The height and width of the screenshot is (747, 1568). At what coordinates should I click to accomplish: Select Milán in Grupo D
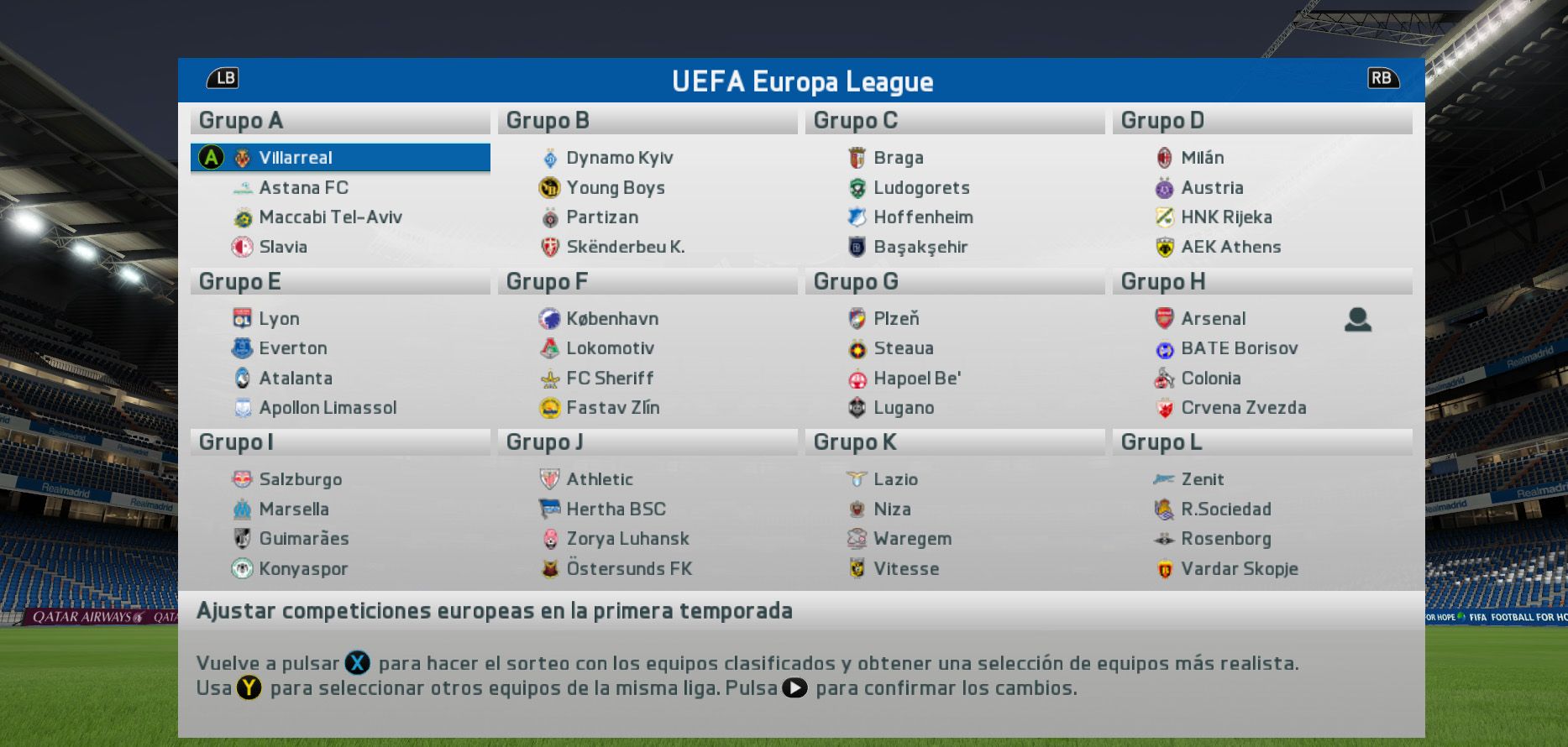[x=1202, y=158]
